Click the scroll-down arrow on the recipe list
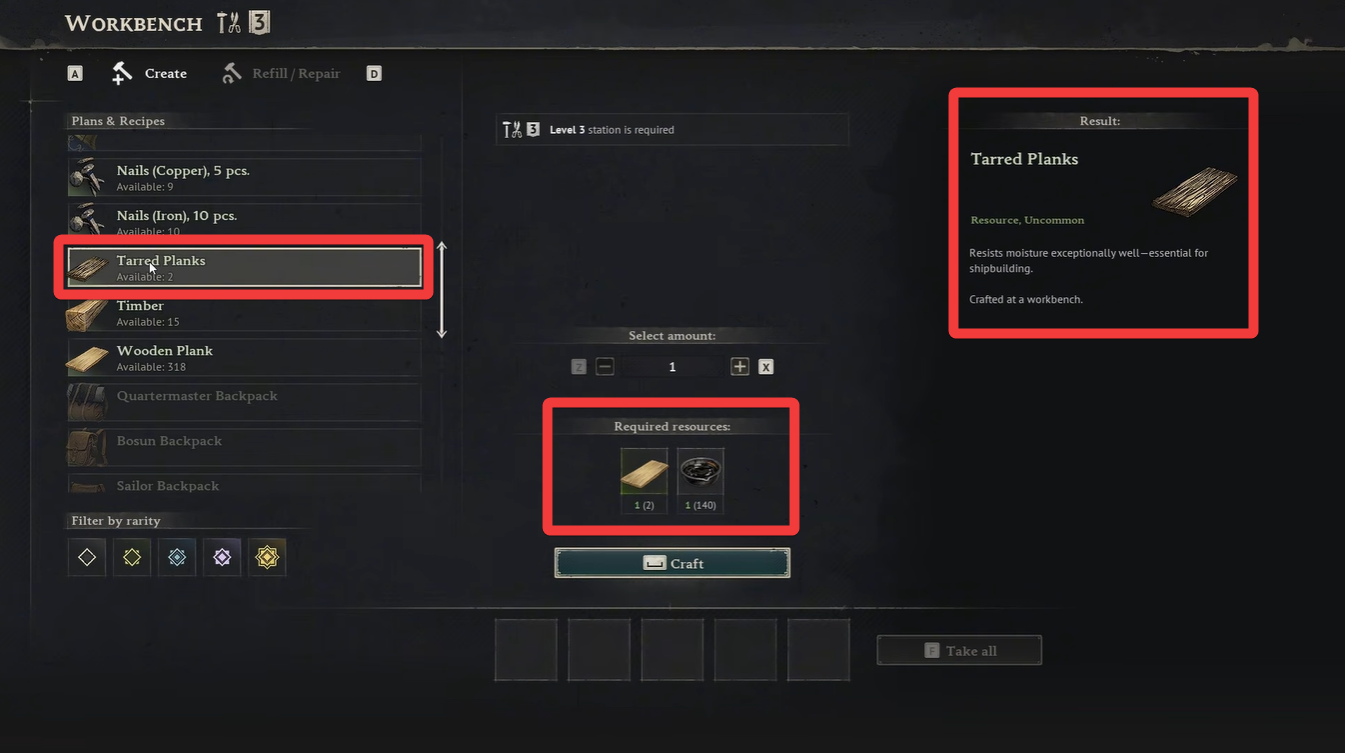The width and height of the screenshot is (1345, 753). [441, 330]
